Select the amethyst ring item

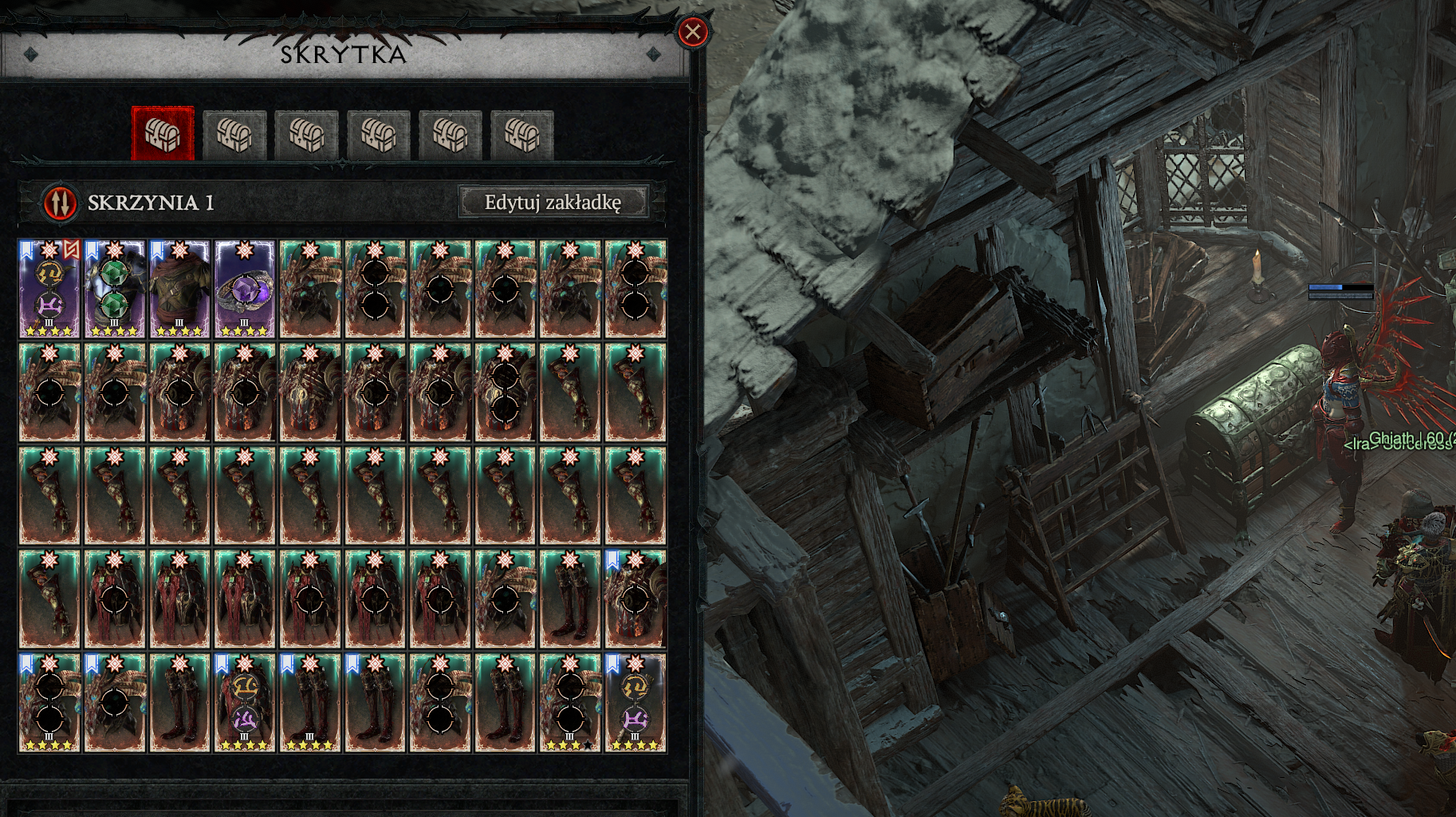[245, 290]
